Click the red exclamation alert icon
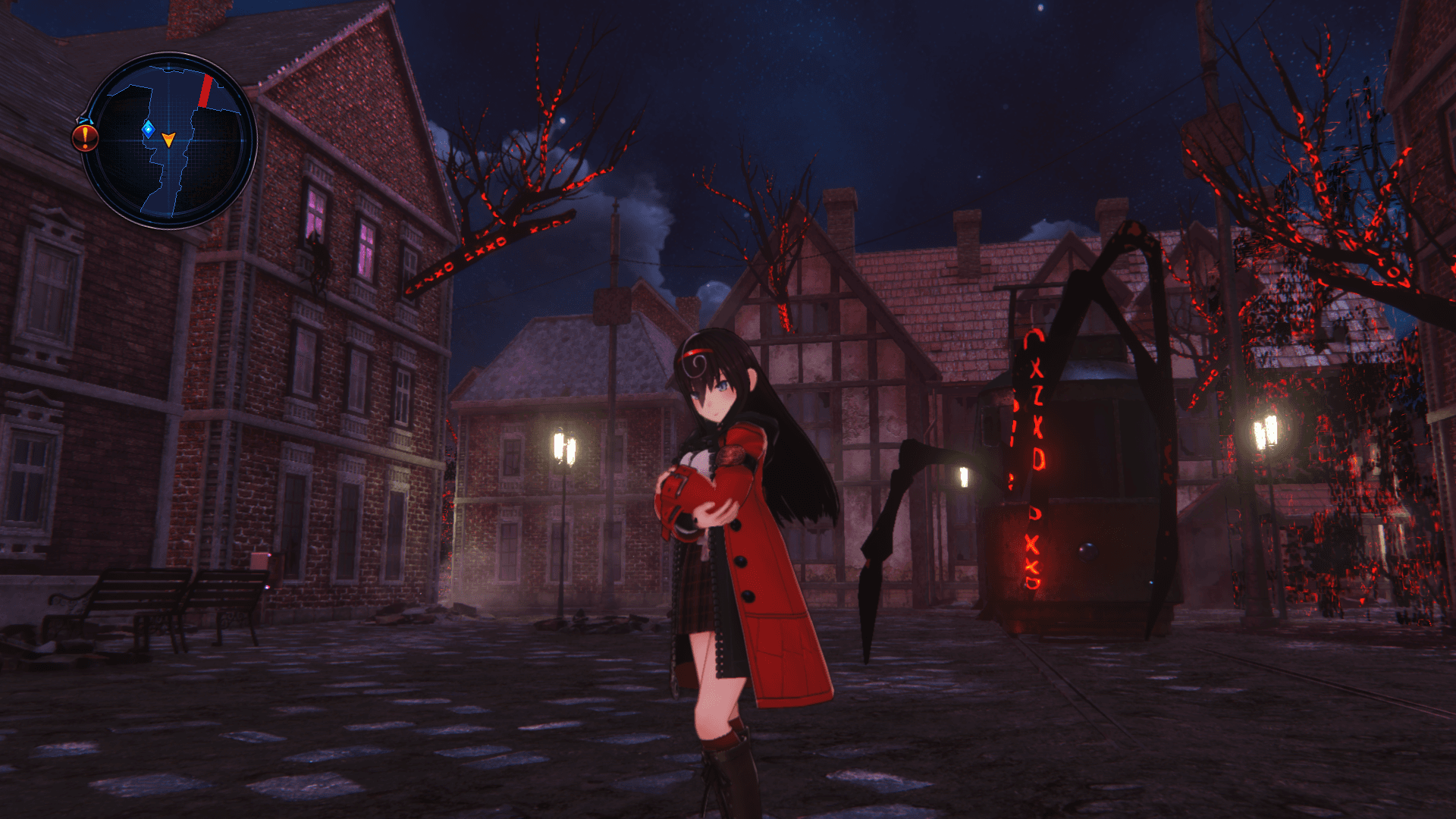This screenshot has height=819, width=1456. tap(85, 137)
